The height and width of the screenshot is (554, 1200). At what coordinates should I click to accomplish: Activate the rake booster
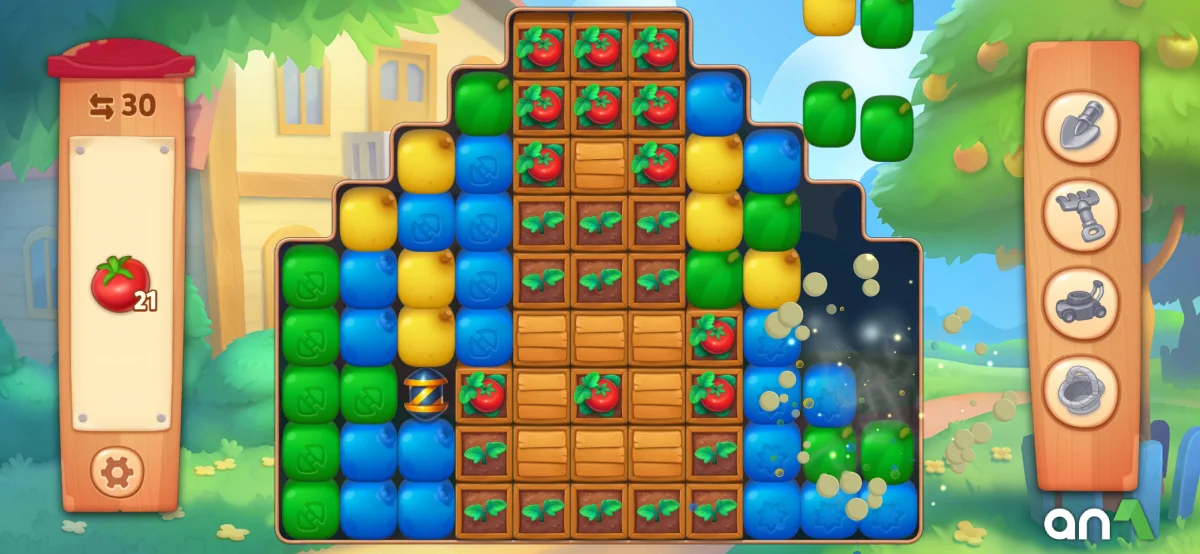point(1081,214)
